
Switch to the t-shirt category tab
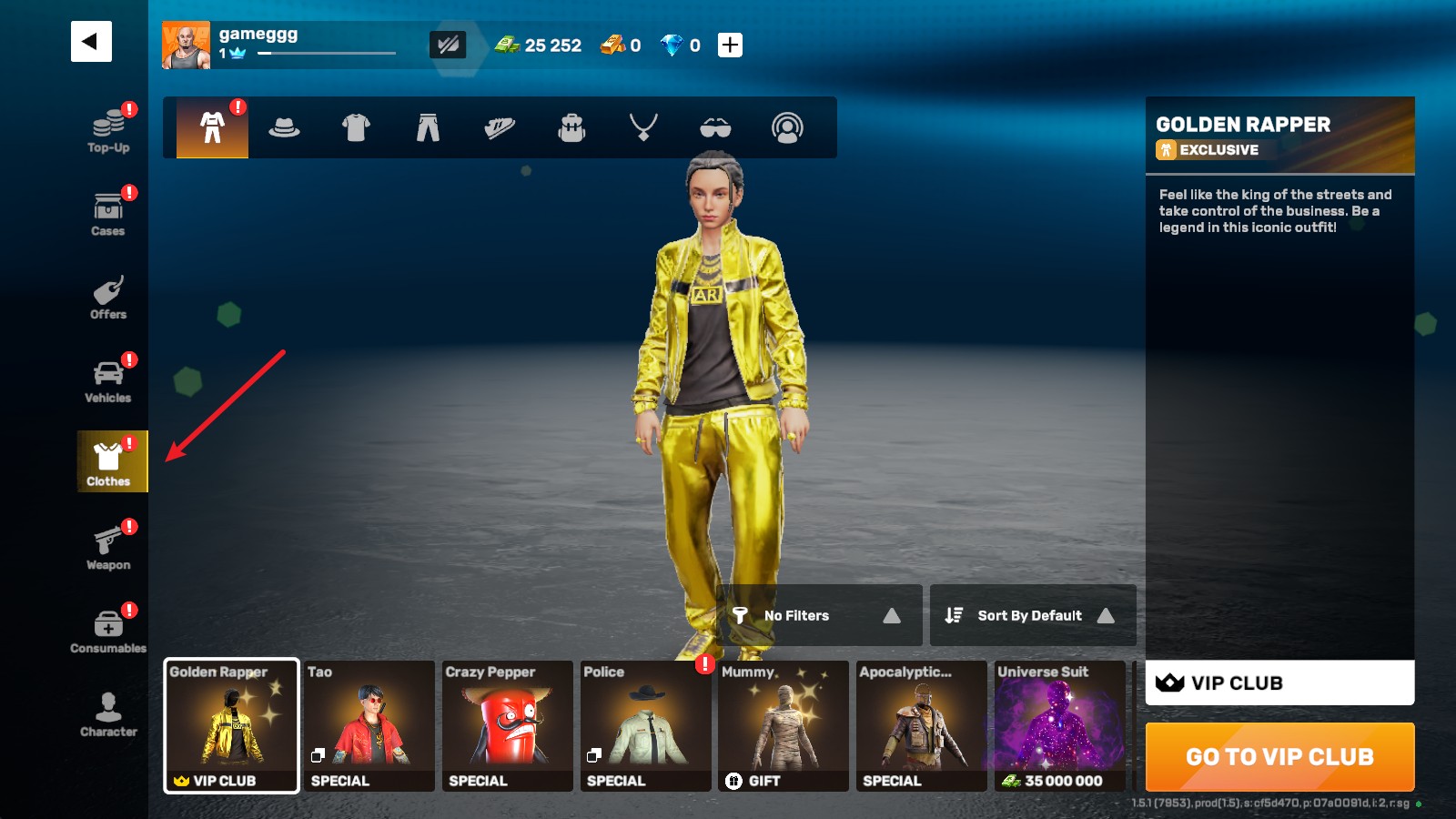click(x=356, y=128)
